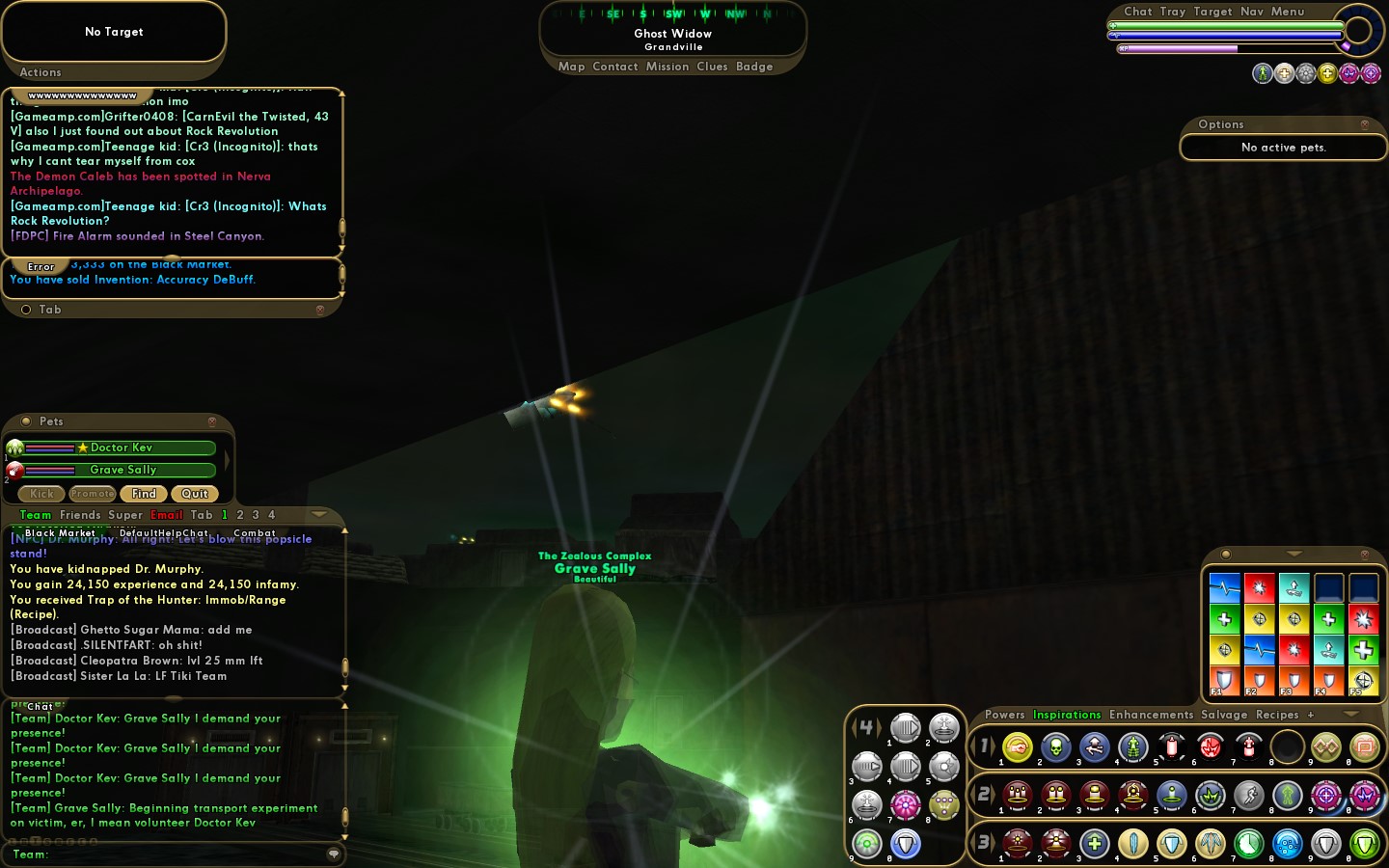The width and height of the screenshot is (1389, 868).
Task: Open the Badge window
Action: point(754,67)
